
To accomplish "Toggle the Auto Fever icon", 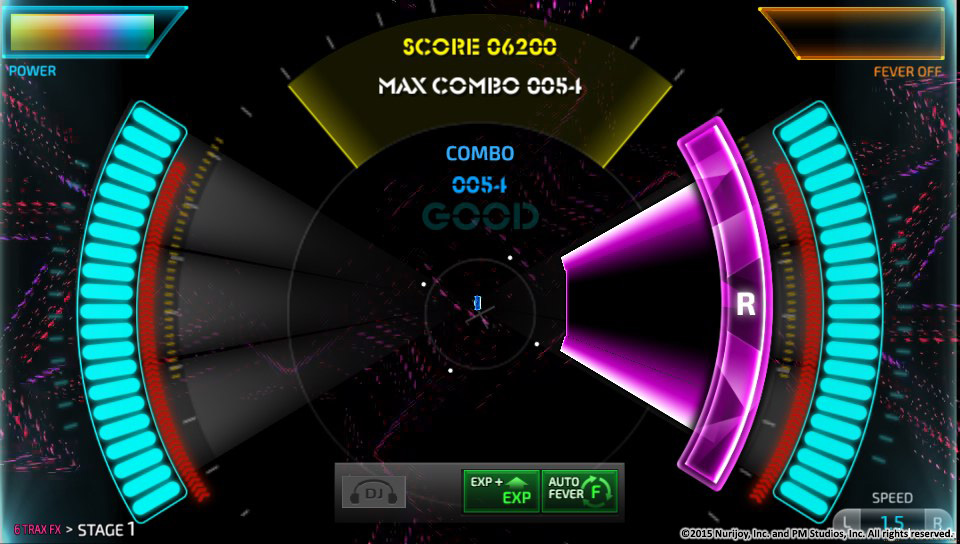I will pyautogui.click(x=580, y=490).
